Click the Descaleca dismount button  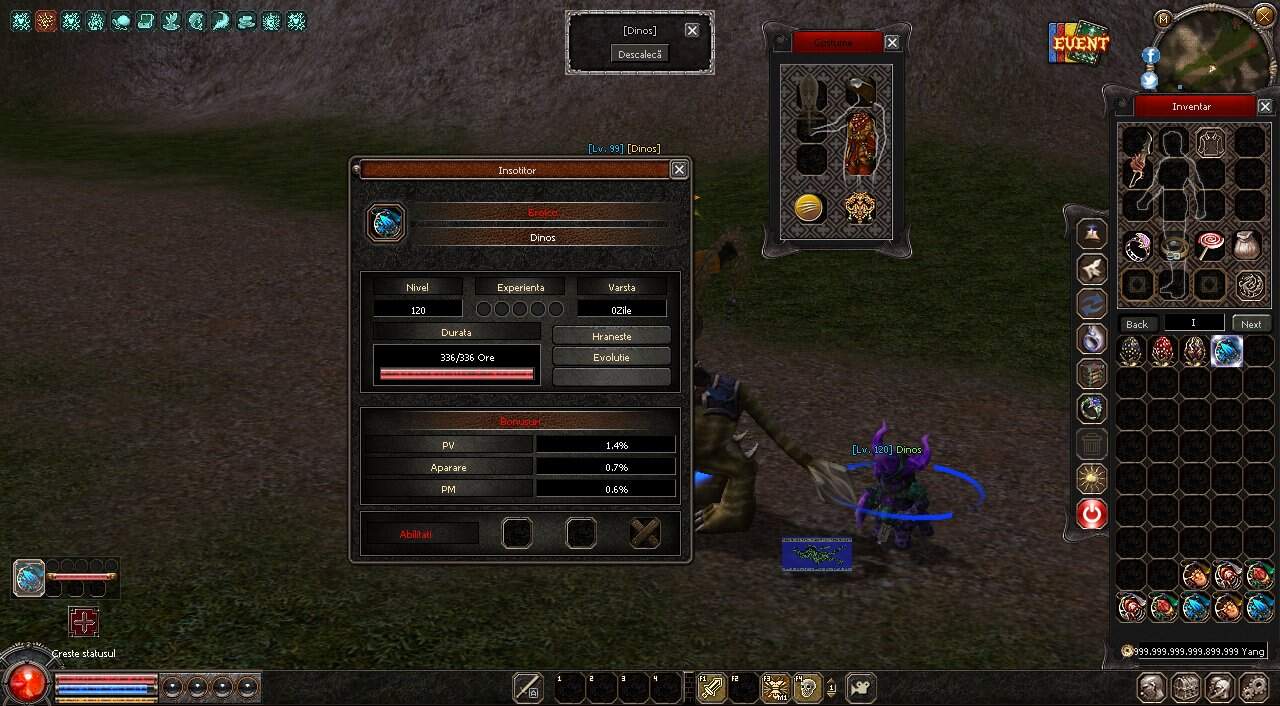[640, 54]
